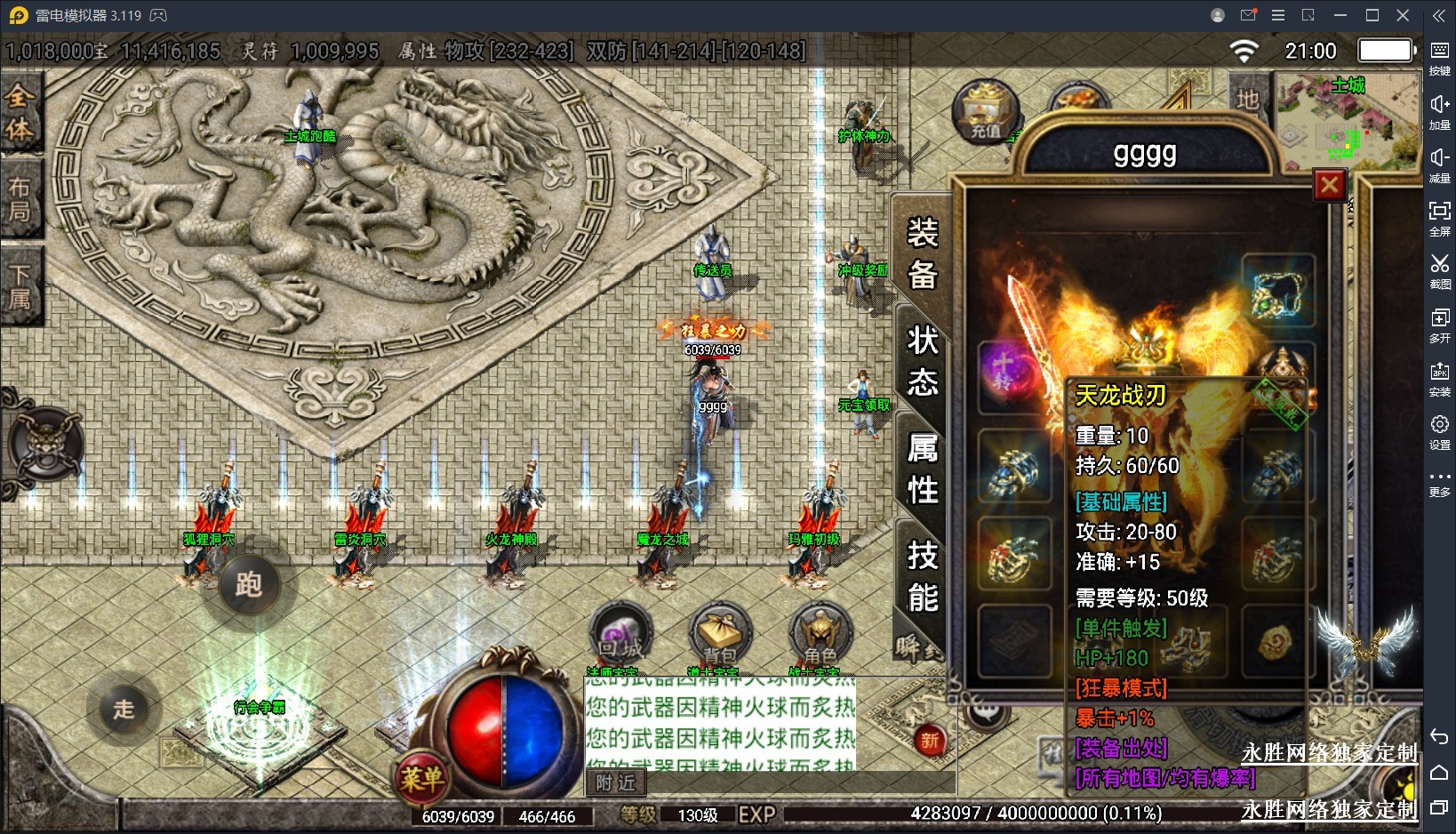Click the red 新 notification badge
This screenshot has height=834, width=1456.
[x=929, y=740]
